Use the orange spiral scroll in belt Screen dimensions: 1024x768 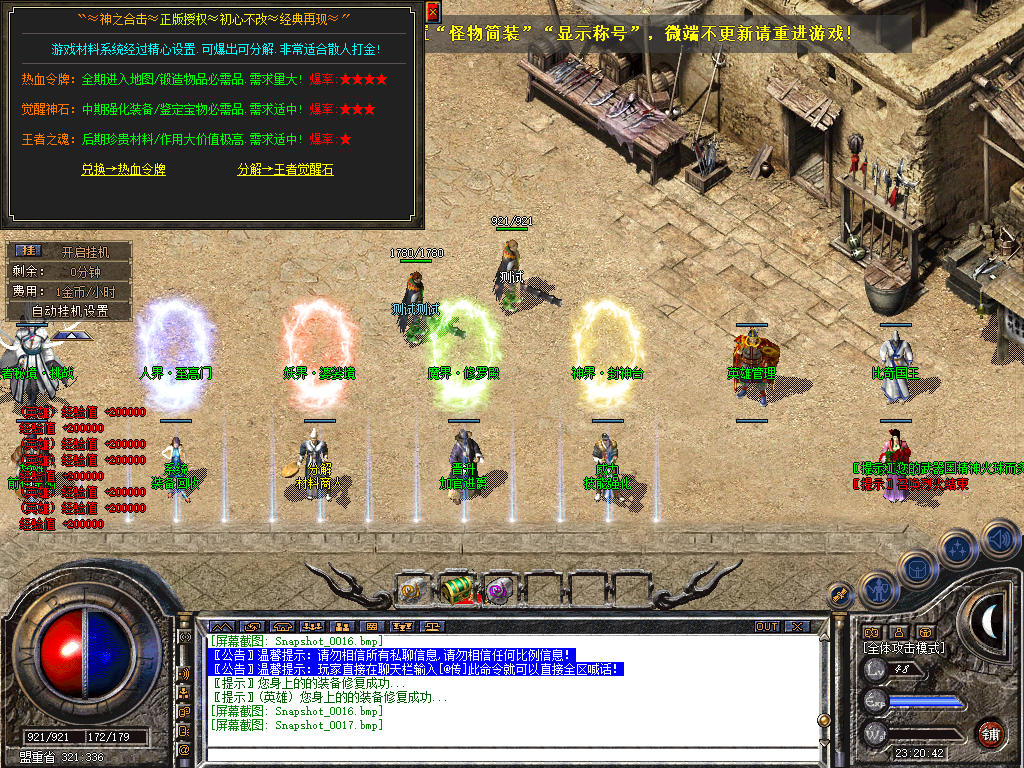tap(411, 591)
